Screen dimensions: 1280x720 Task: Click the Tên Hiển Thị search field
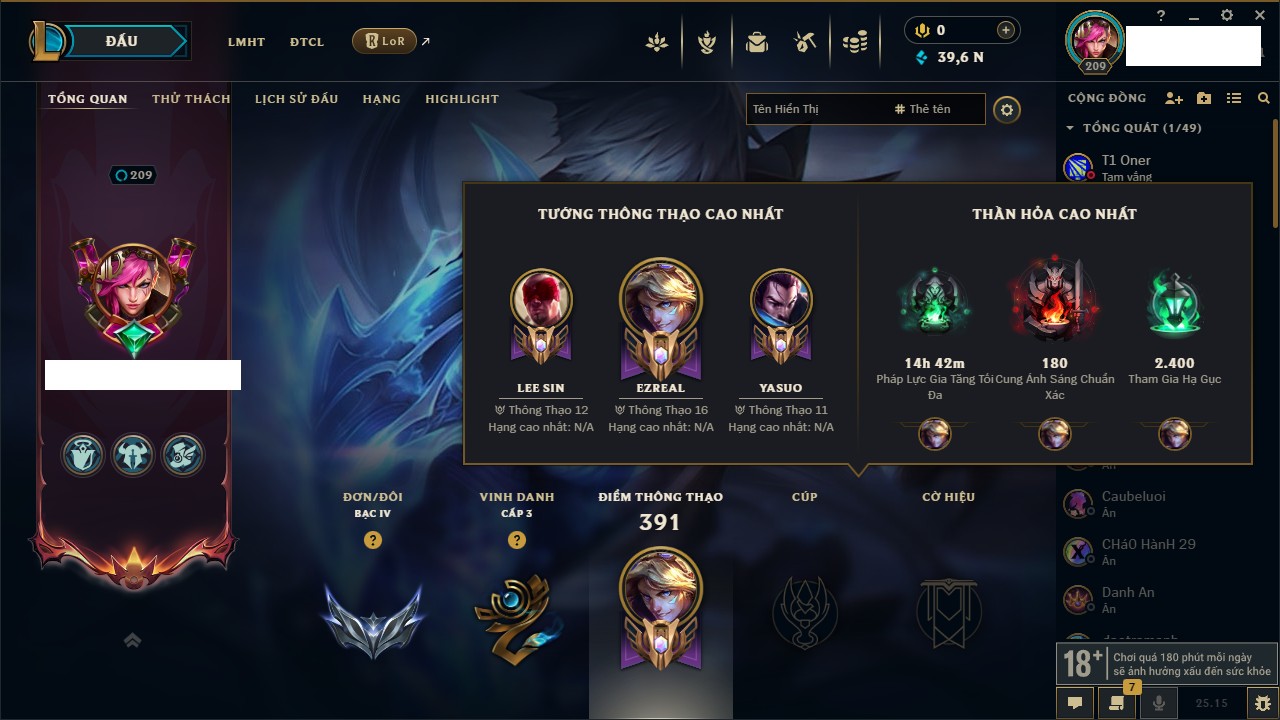[815, 109]
